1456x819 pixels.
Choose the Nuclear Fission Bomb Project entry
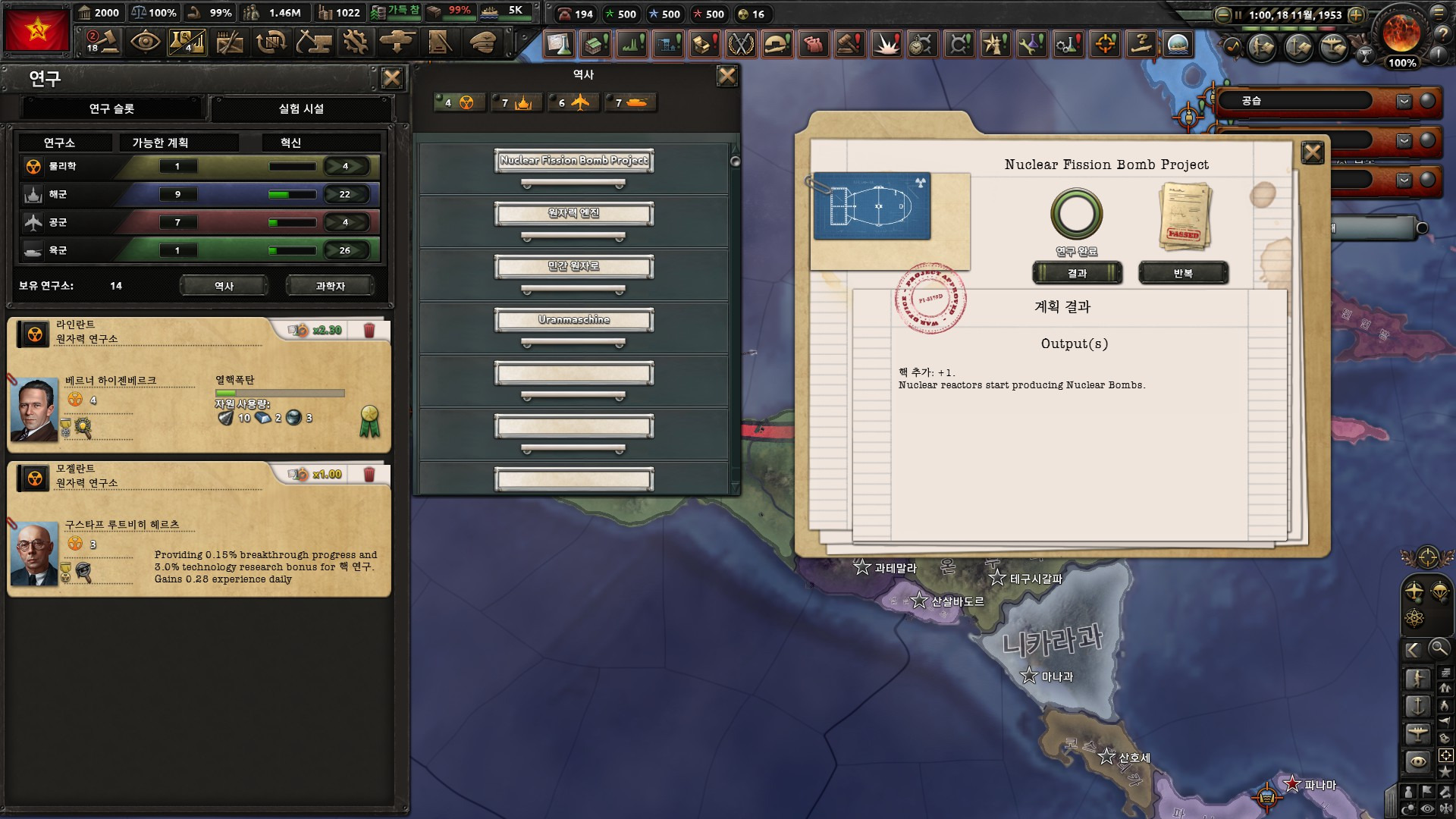[x=573, y=161]
